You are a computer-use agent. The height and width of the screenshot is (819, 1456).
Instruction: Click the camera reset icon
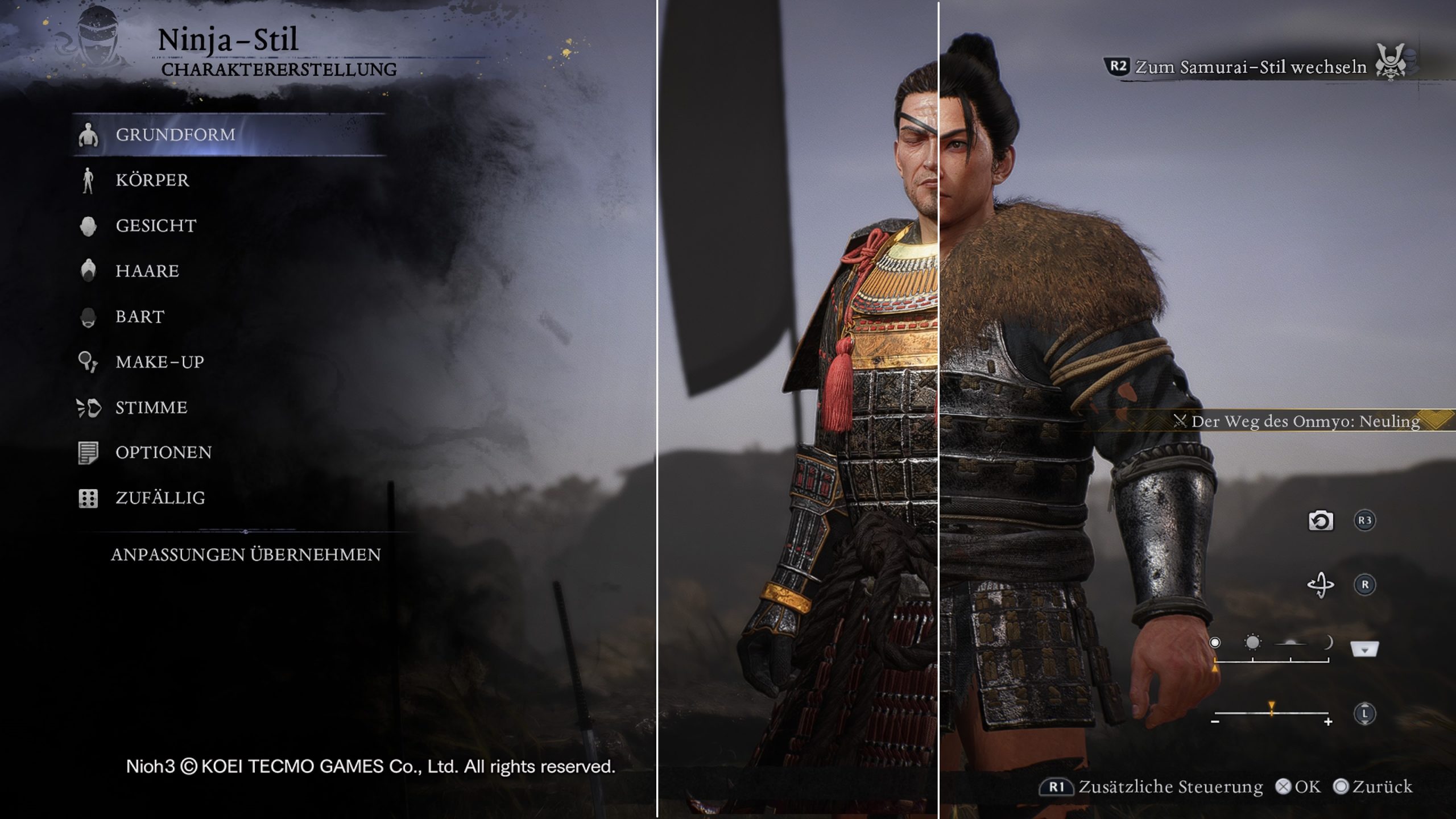1320,520
